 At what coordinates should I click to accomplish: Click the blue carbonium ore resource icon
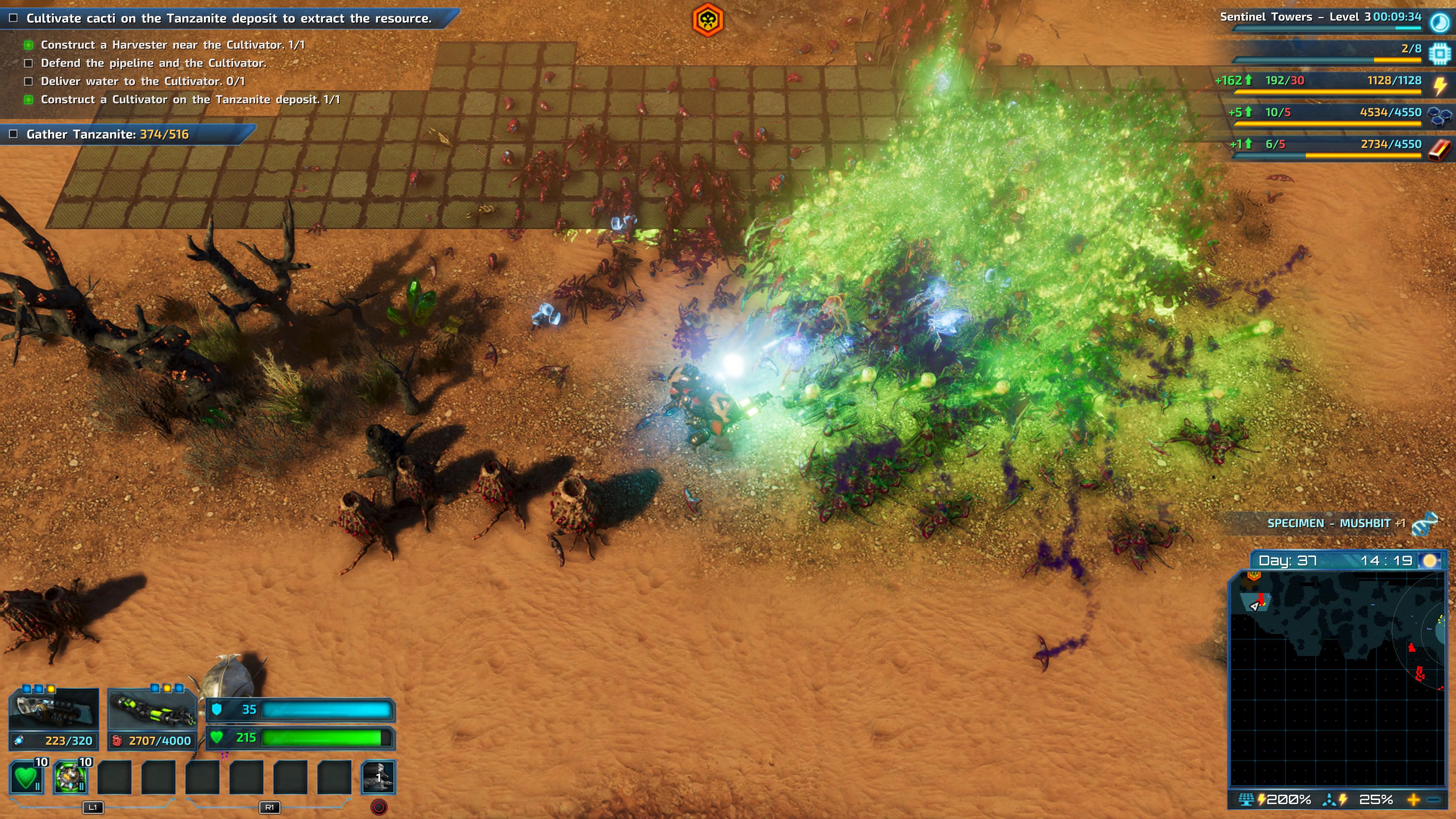point(1439,116)
